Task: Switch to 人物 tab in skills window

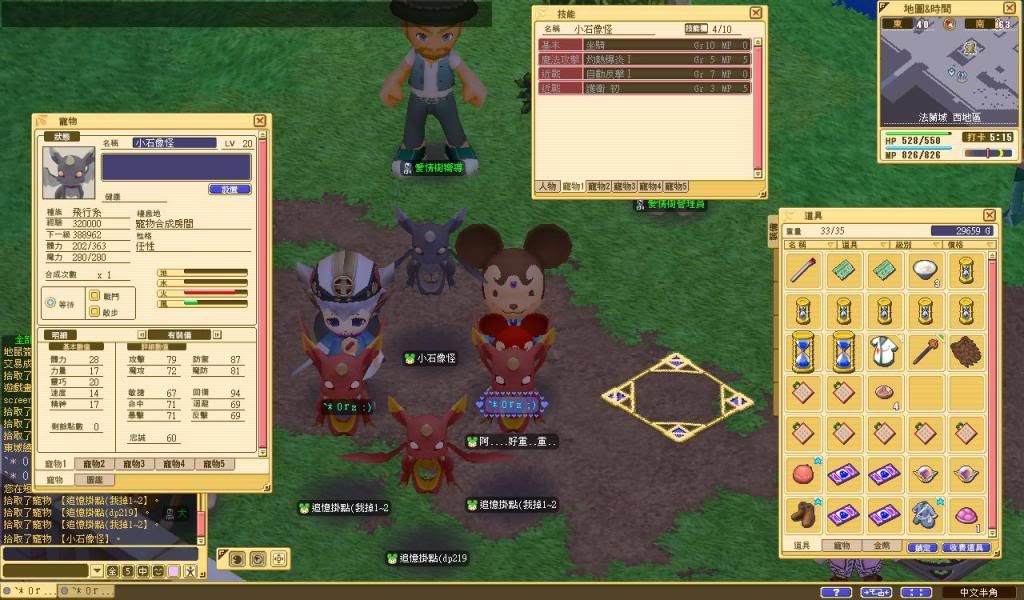Action: point(547,186)
